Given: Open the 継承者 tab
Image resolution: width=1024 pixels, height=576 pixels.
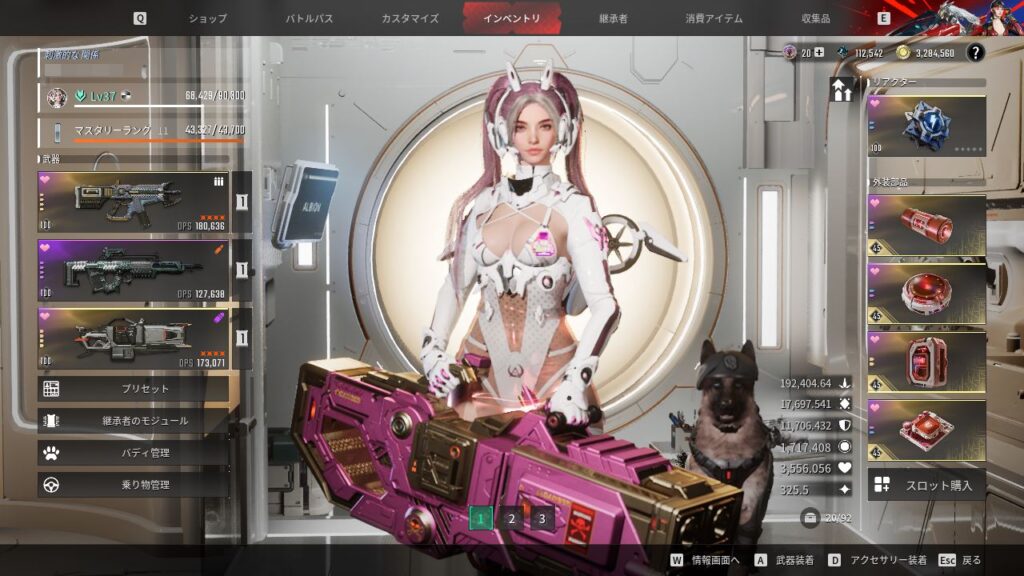Looking at the screenshot, I should point(613,18).
